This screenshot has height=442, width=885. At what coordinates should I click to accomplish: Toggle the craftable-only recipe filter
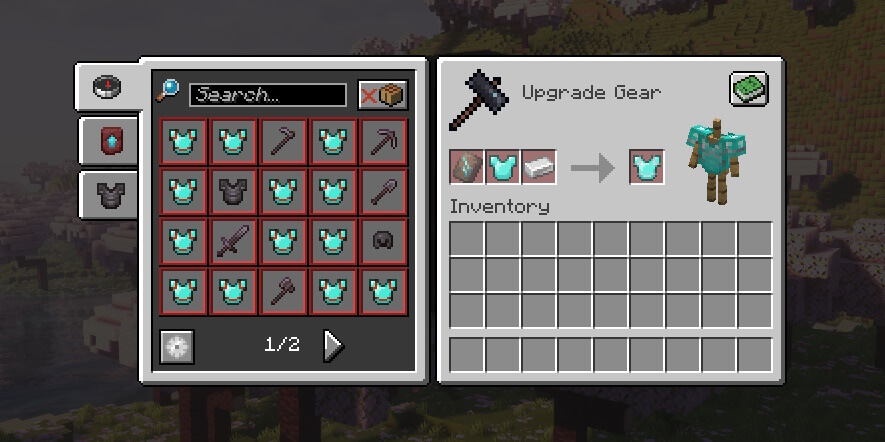[x=383, y=95]
